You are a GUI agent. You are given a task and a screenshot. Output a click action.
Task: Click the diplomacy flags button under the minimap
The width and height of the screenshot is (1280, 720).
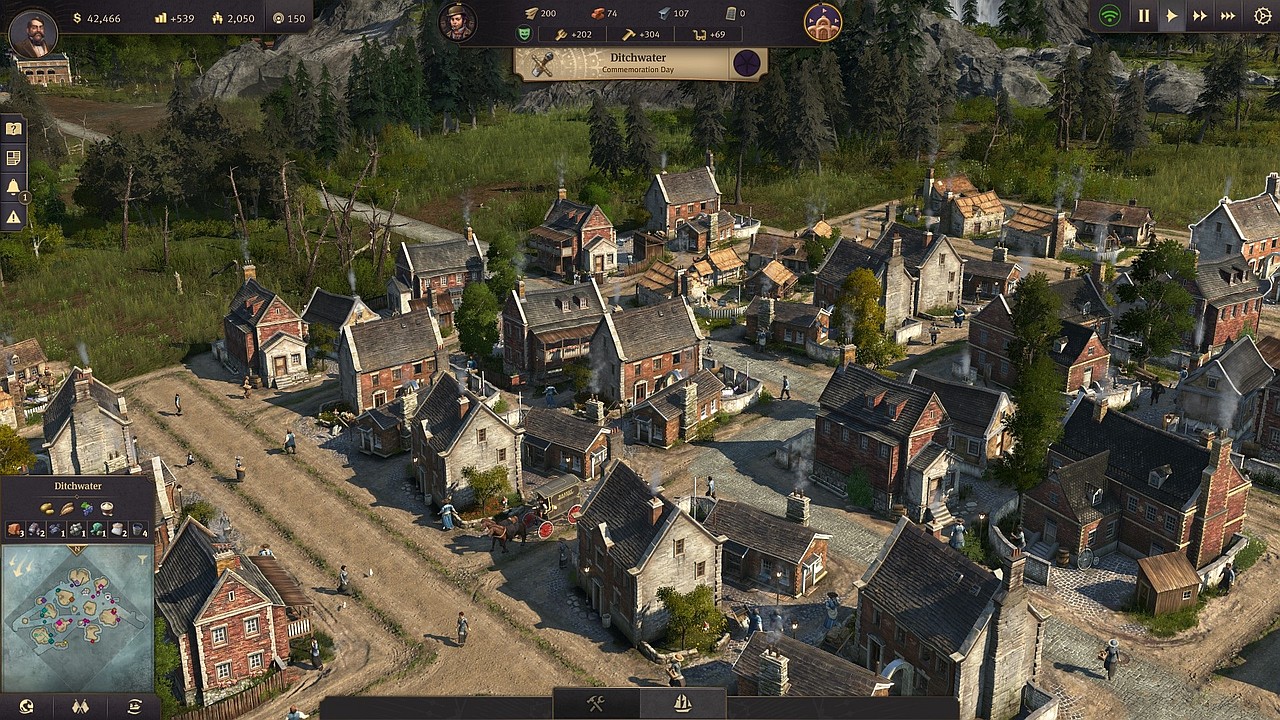[x=81, y=706]
